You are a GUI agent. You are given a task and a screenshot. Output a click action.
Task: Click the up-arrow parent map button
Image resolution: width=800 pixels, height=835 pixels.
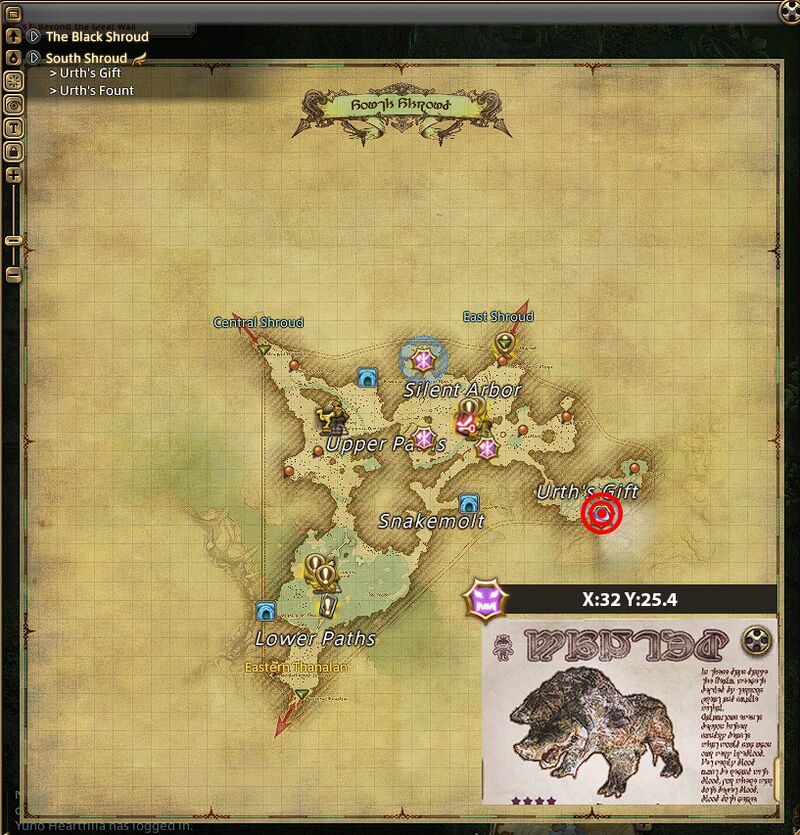[14, 35]
